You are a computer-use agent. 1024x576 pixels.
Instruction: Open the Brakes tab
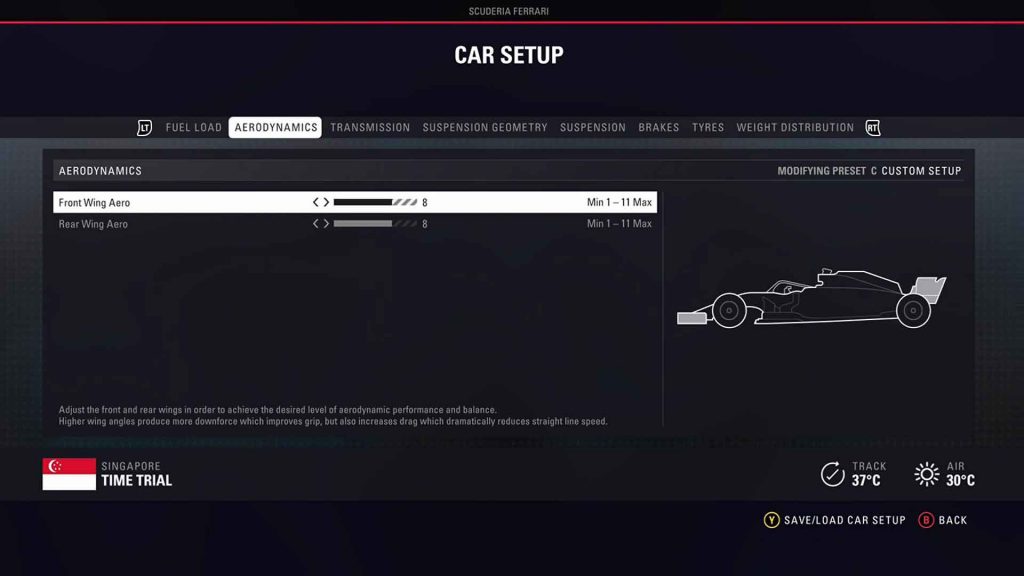659,128
